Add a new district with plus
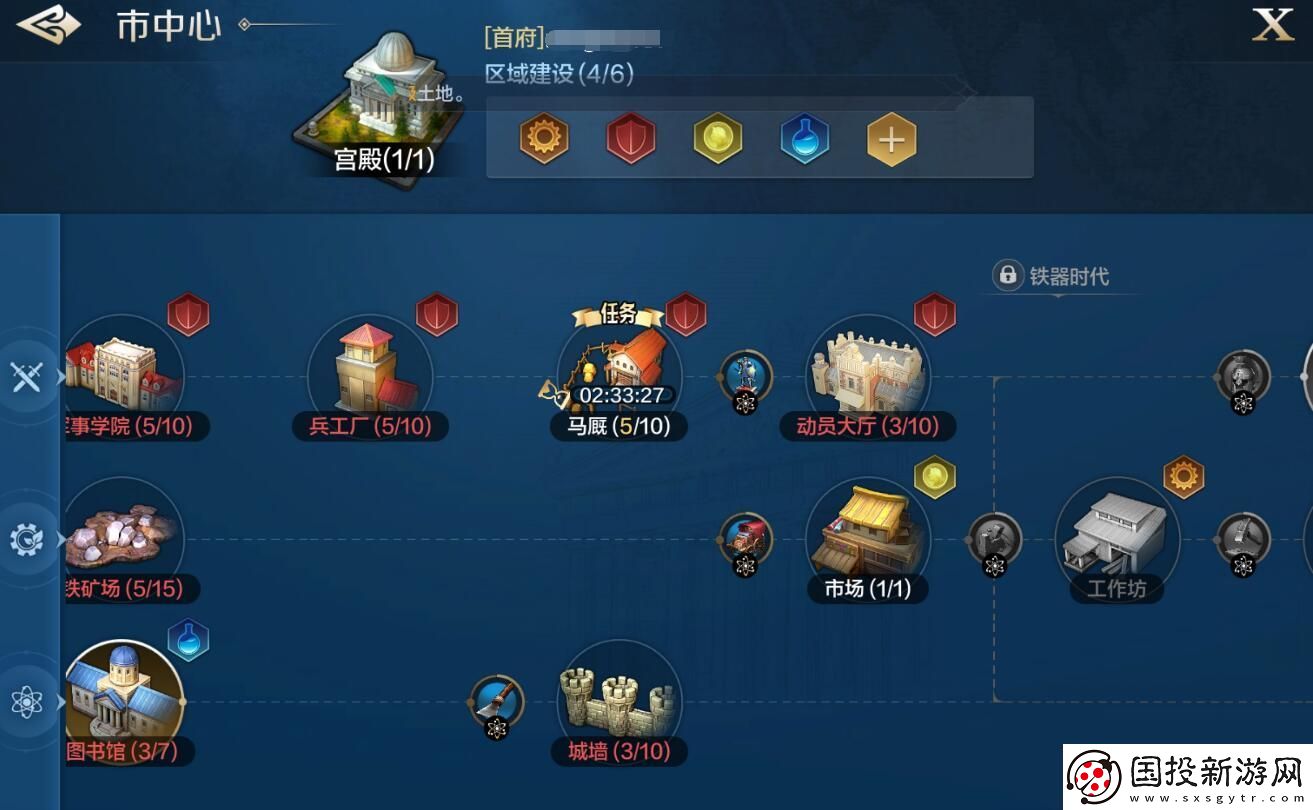The width and height of the screenshot is (1313, 810). [x=891, y=138]
